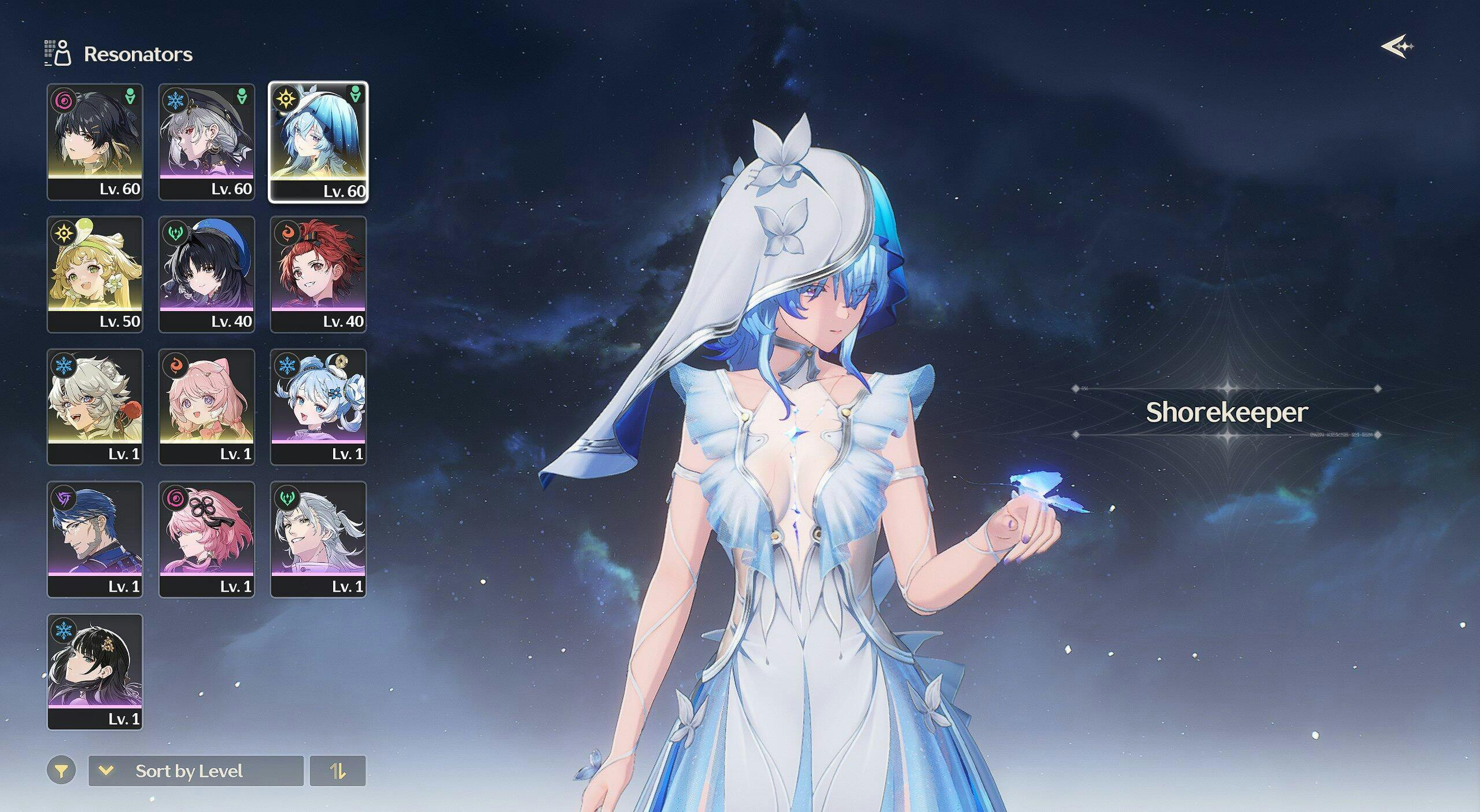
Task: Open the yellow funnel filter button
Action: [x=61, y=770]
